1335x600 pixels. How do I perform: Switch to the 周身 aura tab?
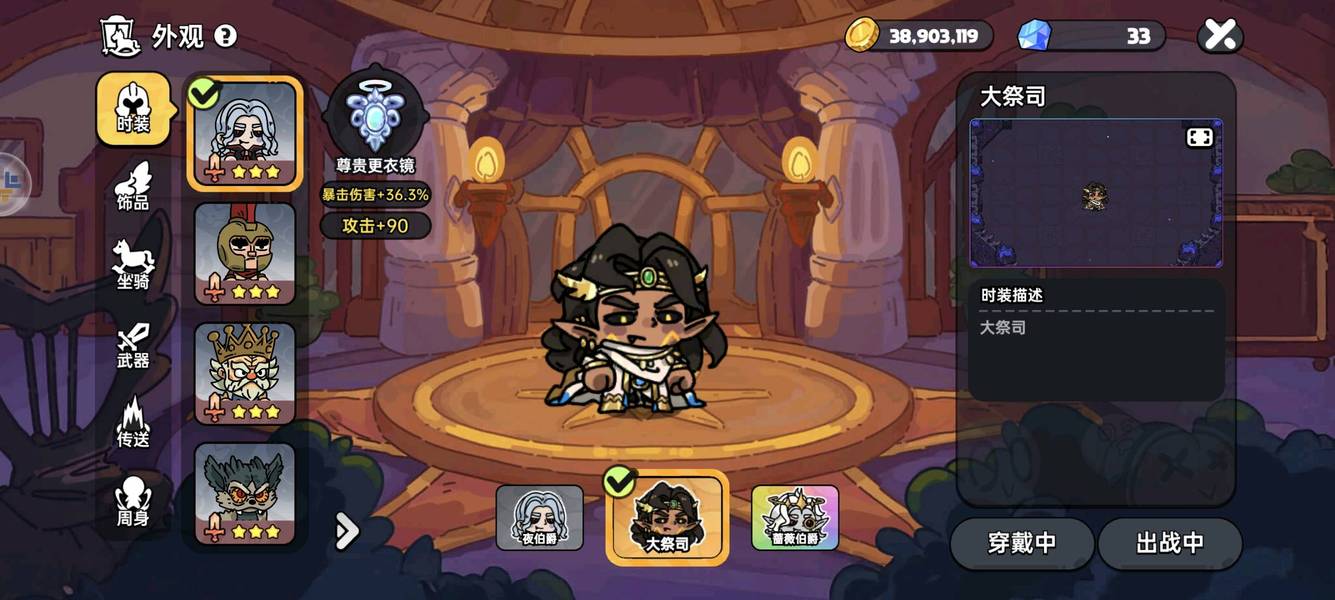[133, 503]
